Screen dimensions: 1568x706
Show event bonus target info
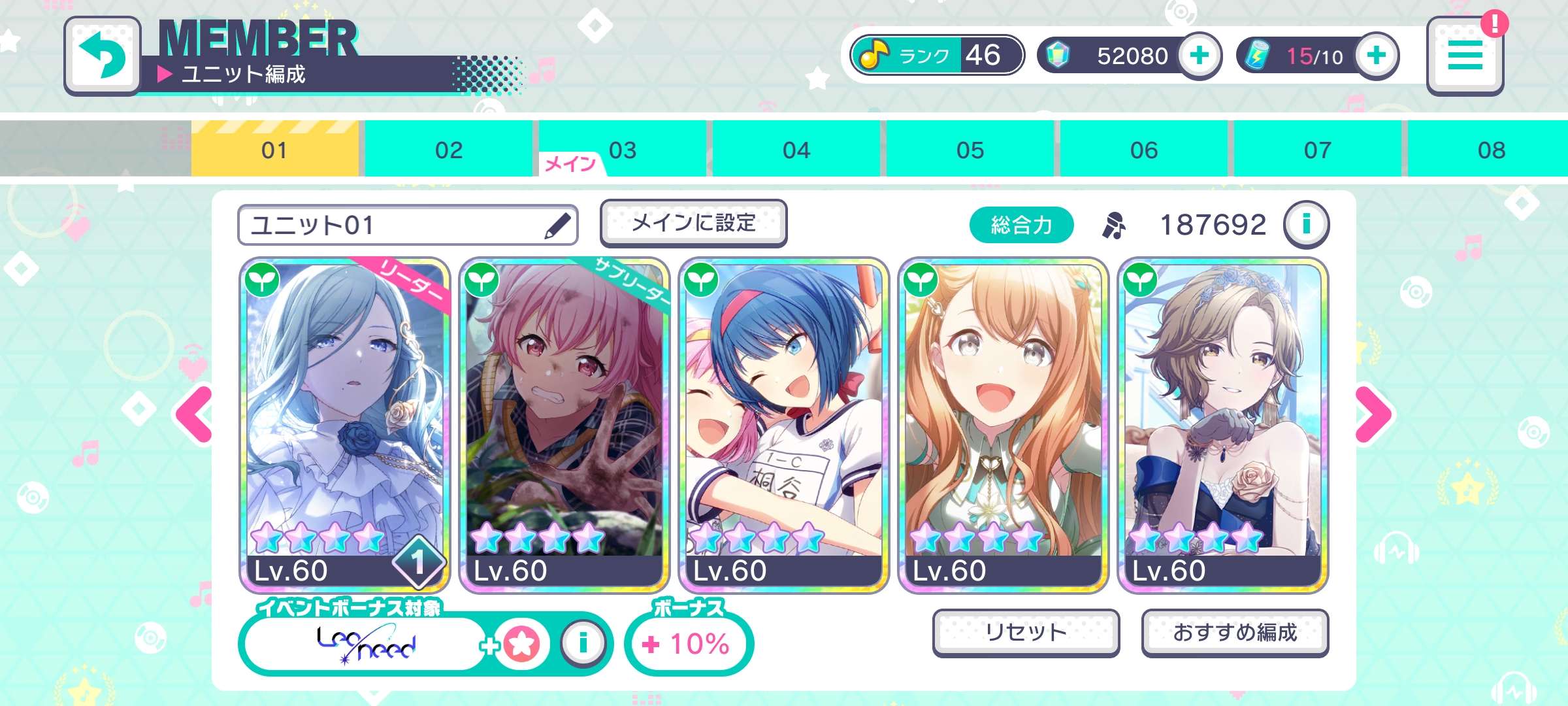tap(583, 643)
